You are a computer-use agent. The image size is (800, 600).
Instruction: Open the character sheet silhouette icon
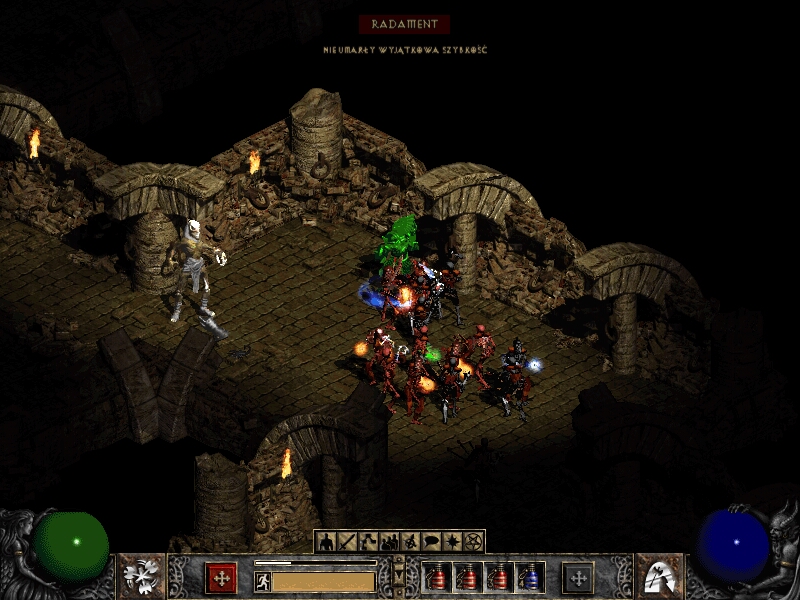[x=326, y=542]
